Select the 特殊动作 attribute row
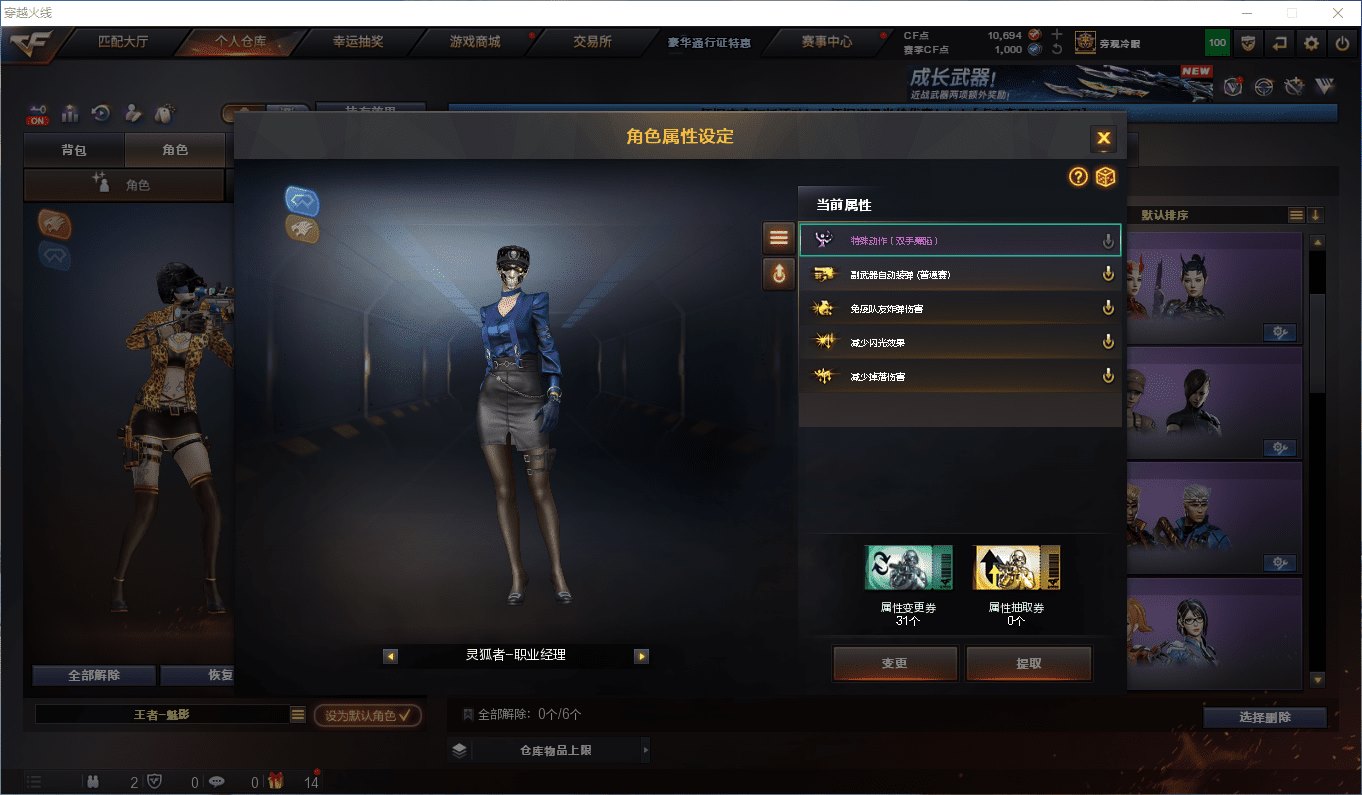The height and width of the screenshot is (795, 1362). click(959, 241)
